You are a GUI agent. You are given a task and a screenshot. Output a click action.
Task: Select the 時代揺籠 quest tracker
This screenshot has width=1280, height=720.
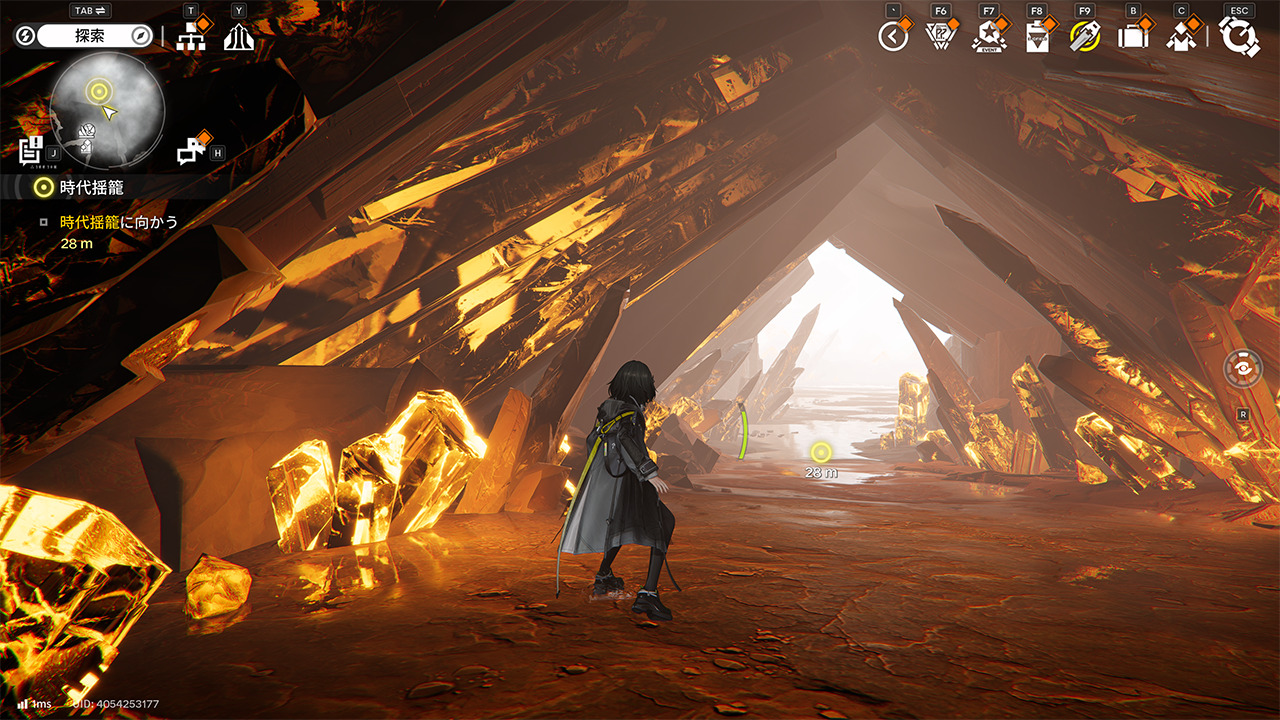tap(90, 187)
